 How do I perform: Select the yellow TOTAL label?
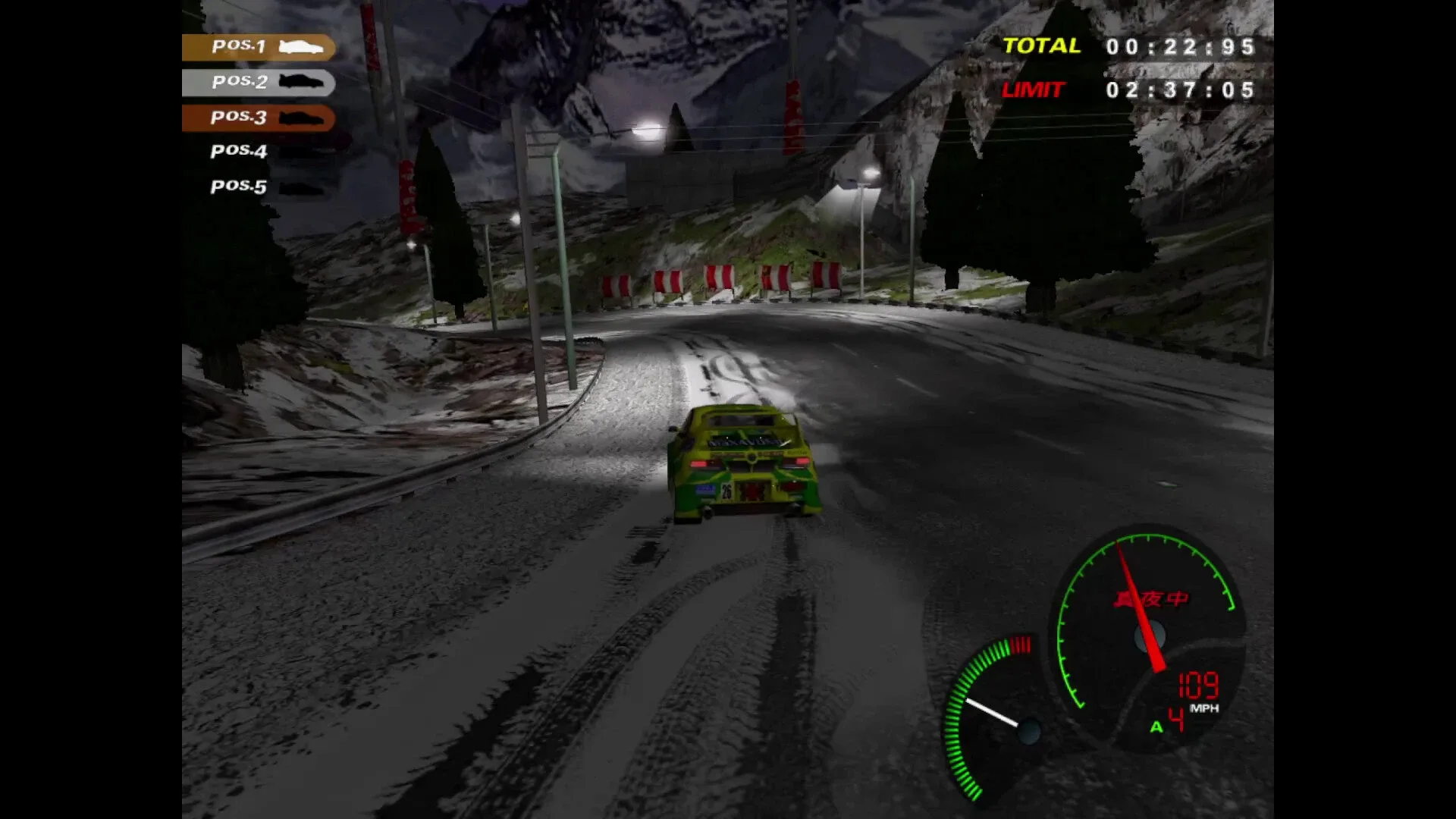(1040, 46)
